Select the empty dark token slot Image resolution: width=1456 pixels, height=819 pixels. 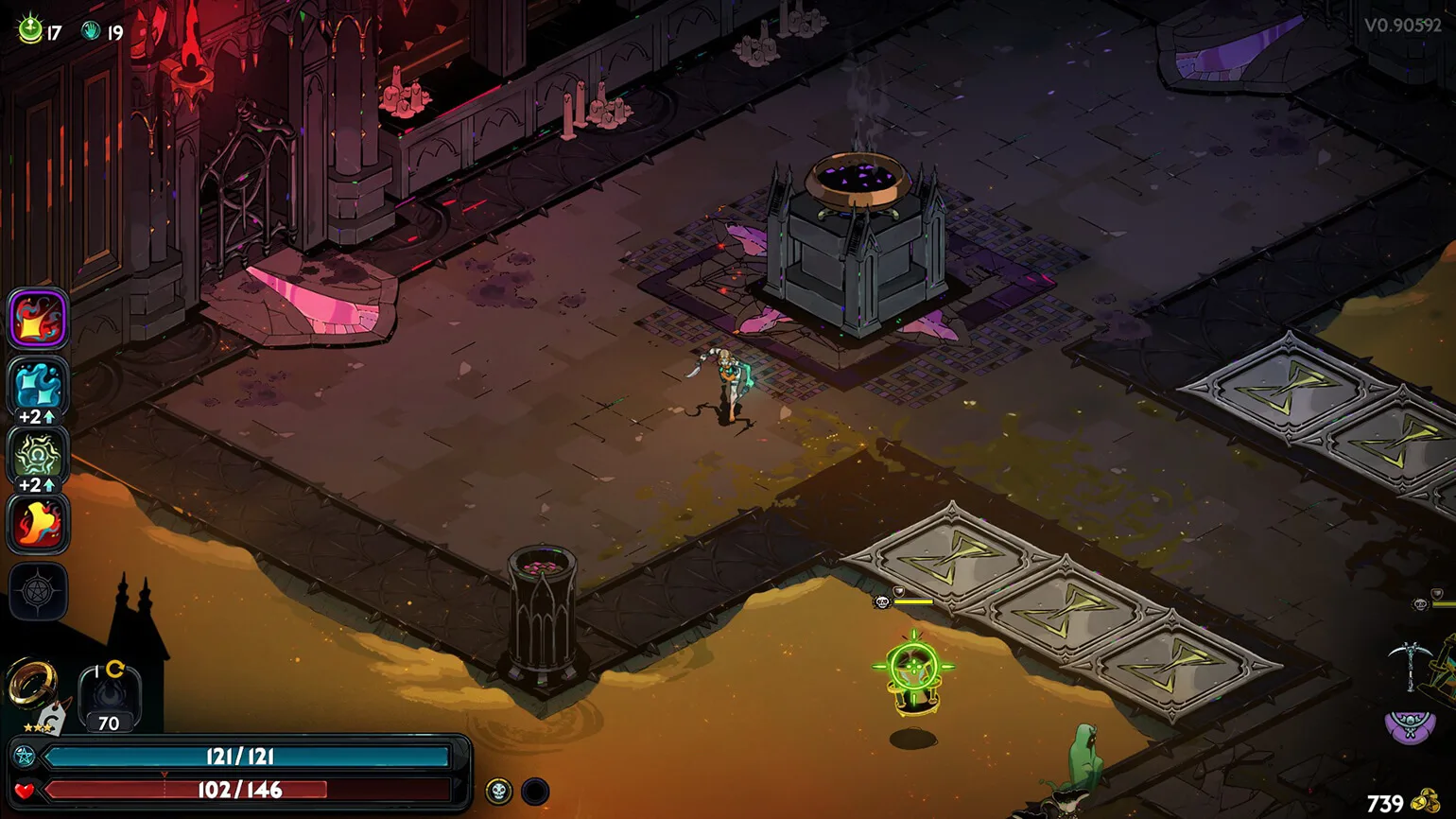(x=535, y=791)
